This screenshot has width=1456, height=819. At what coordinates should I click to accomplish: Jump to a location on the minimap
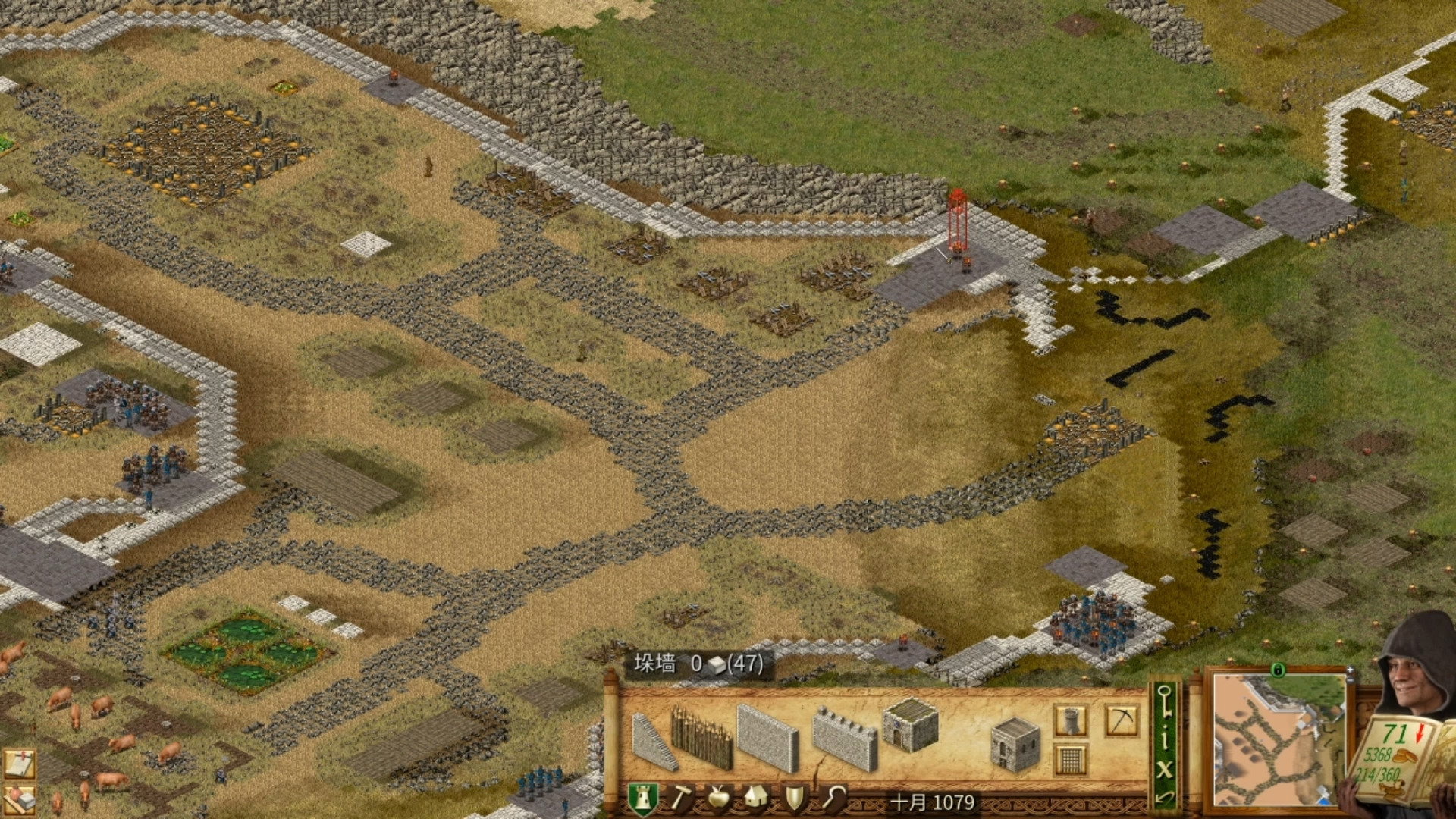click(1279, 739)
